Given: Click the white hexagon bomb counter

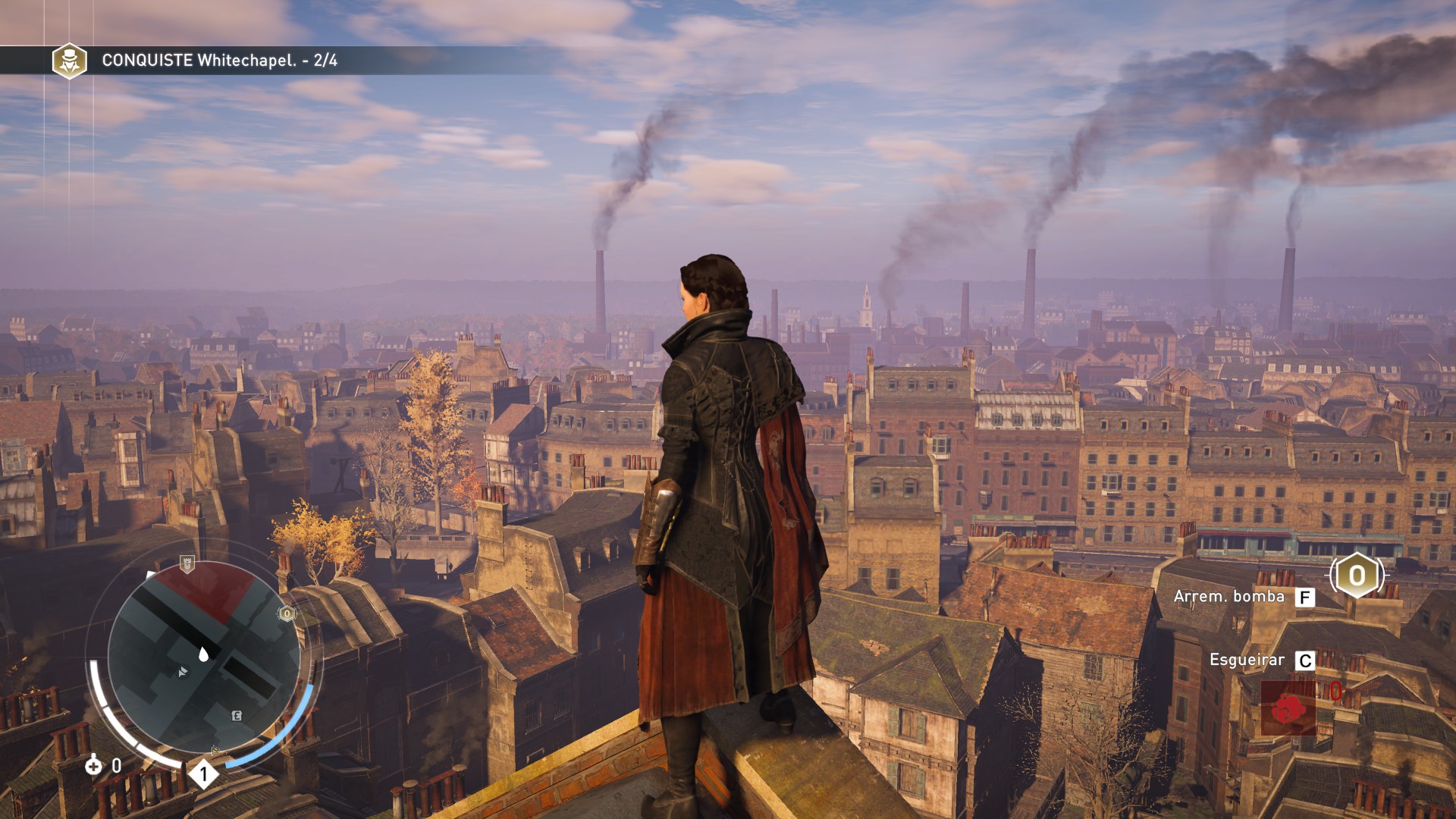Looking at the screenshot, I should coord(1357,576).
